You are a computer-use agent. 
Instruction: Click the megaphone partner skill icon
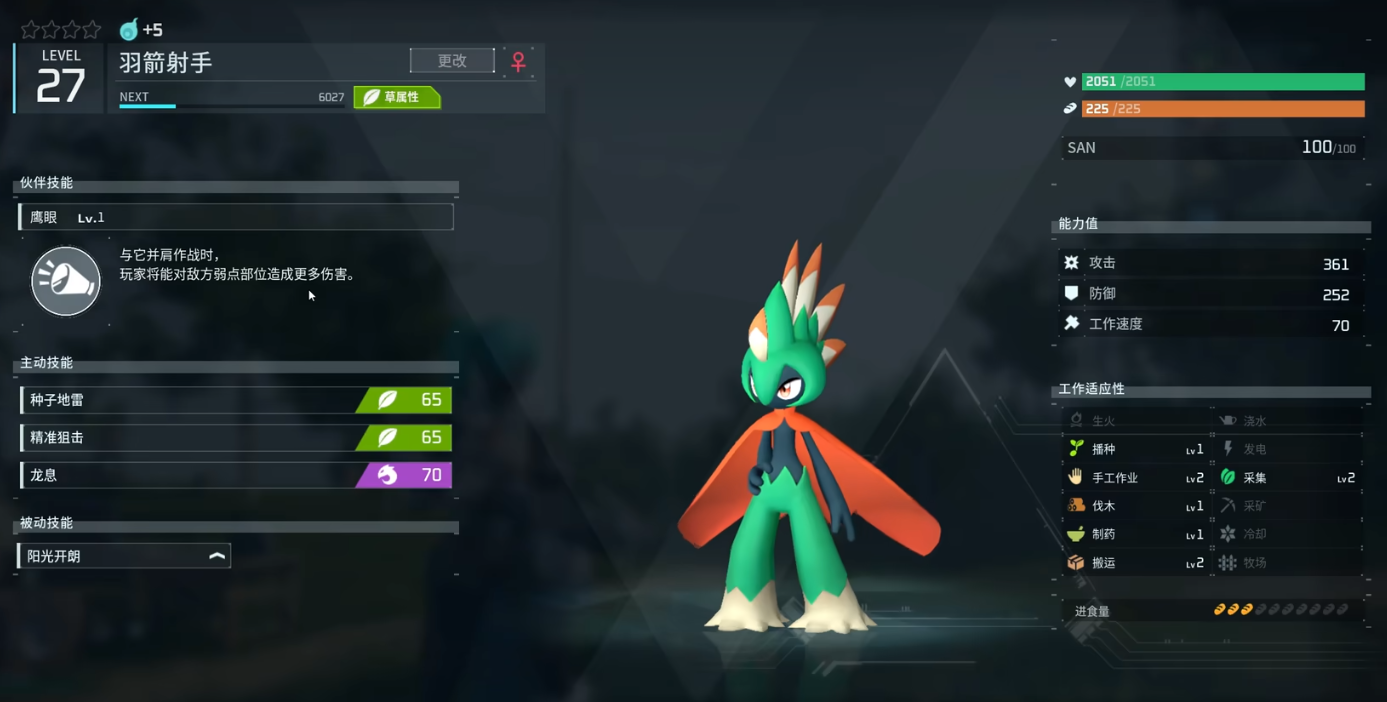[x=66, y=281]
